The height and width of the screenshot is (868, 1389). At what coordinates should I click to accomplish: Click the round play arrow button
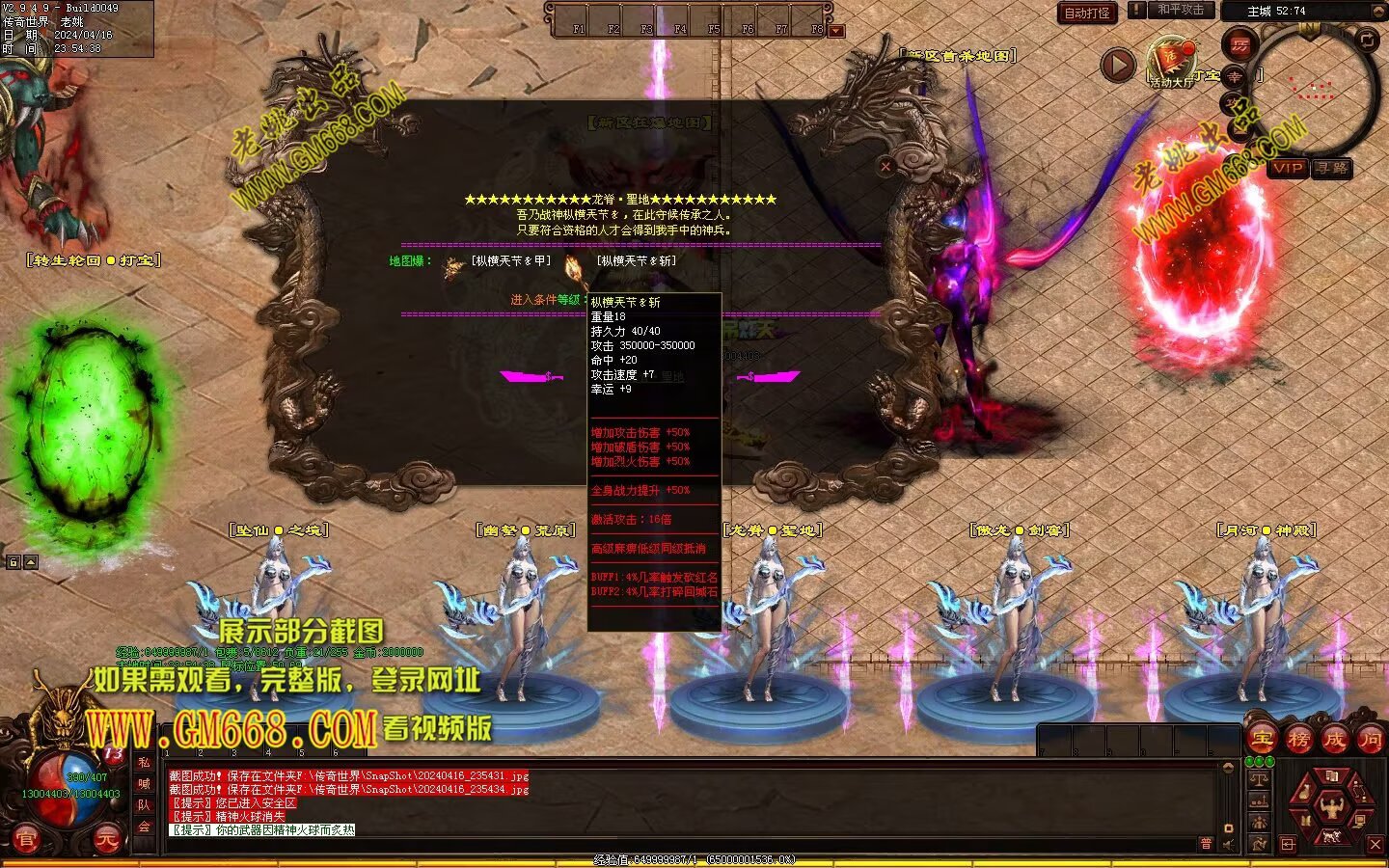[1118, 65]
